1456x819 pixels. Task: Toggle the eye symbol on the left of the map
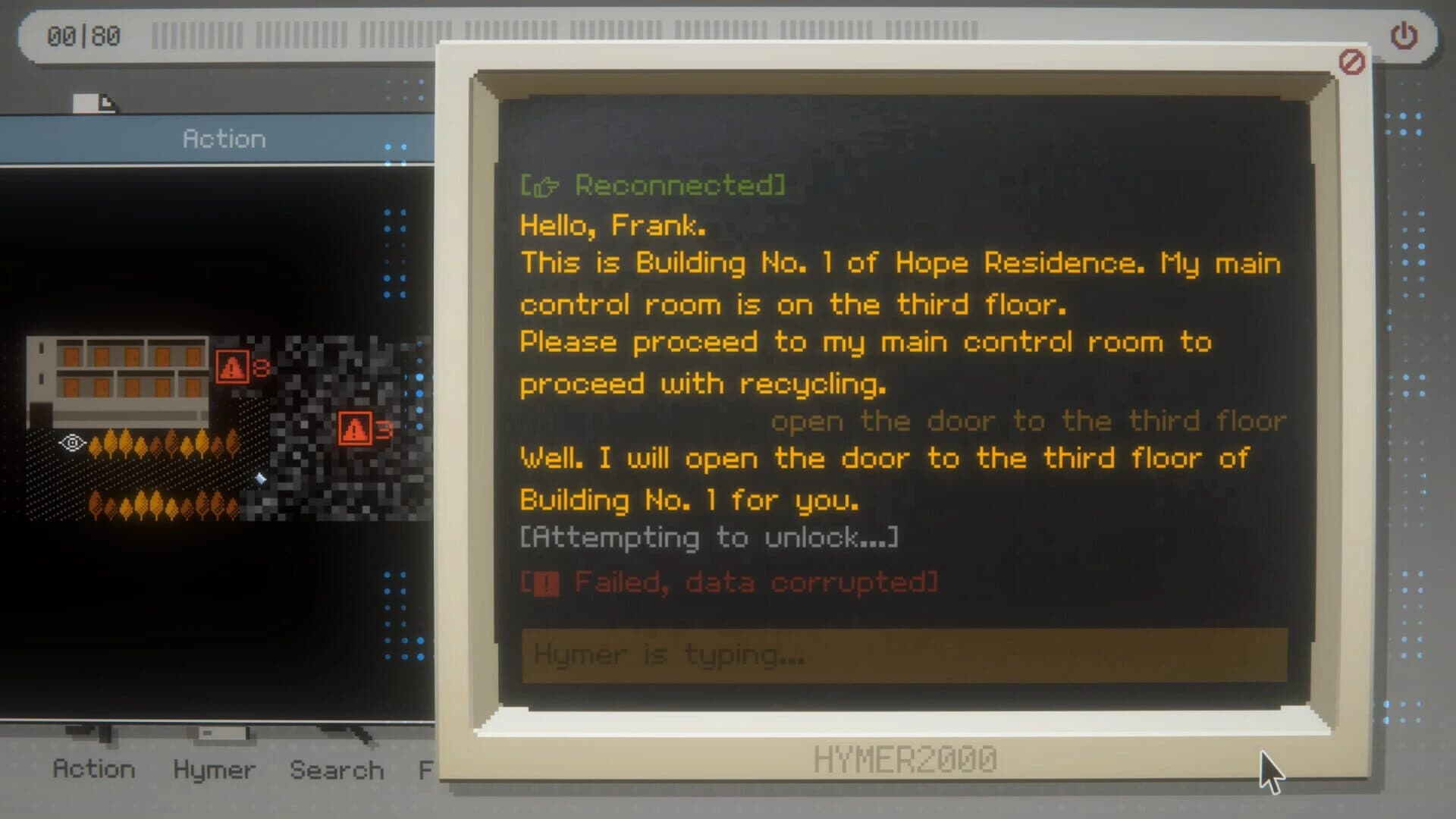[71, 441]
